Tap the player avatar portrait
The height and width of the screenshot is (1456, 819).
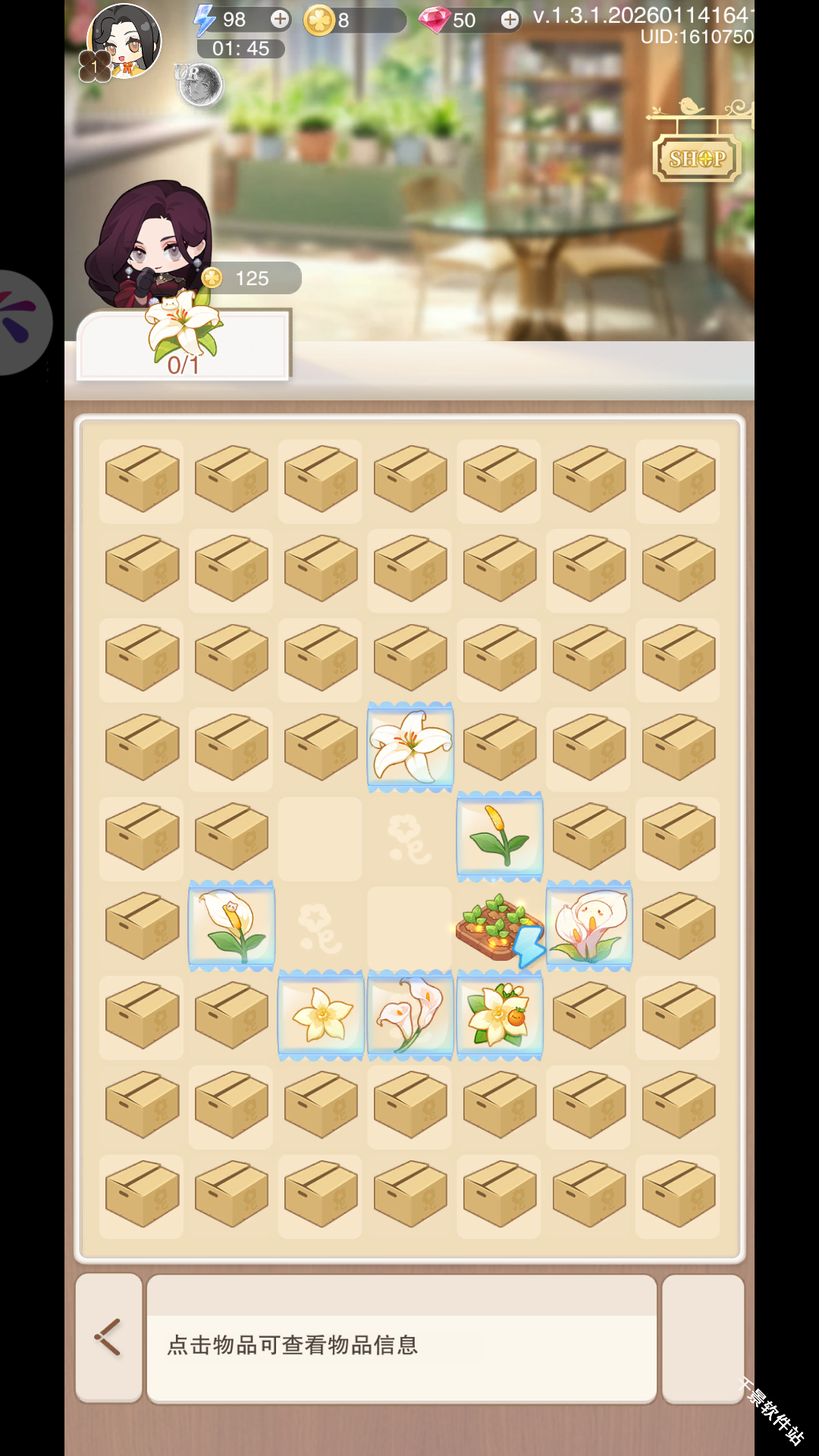[124, 42]
